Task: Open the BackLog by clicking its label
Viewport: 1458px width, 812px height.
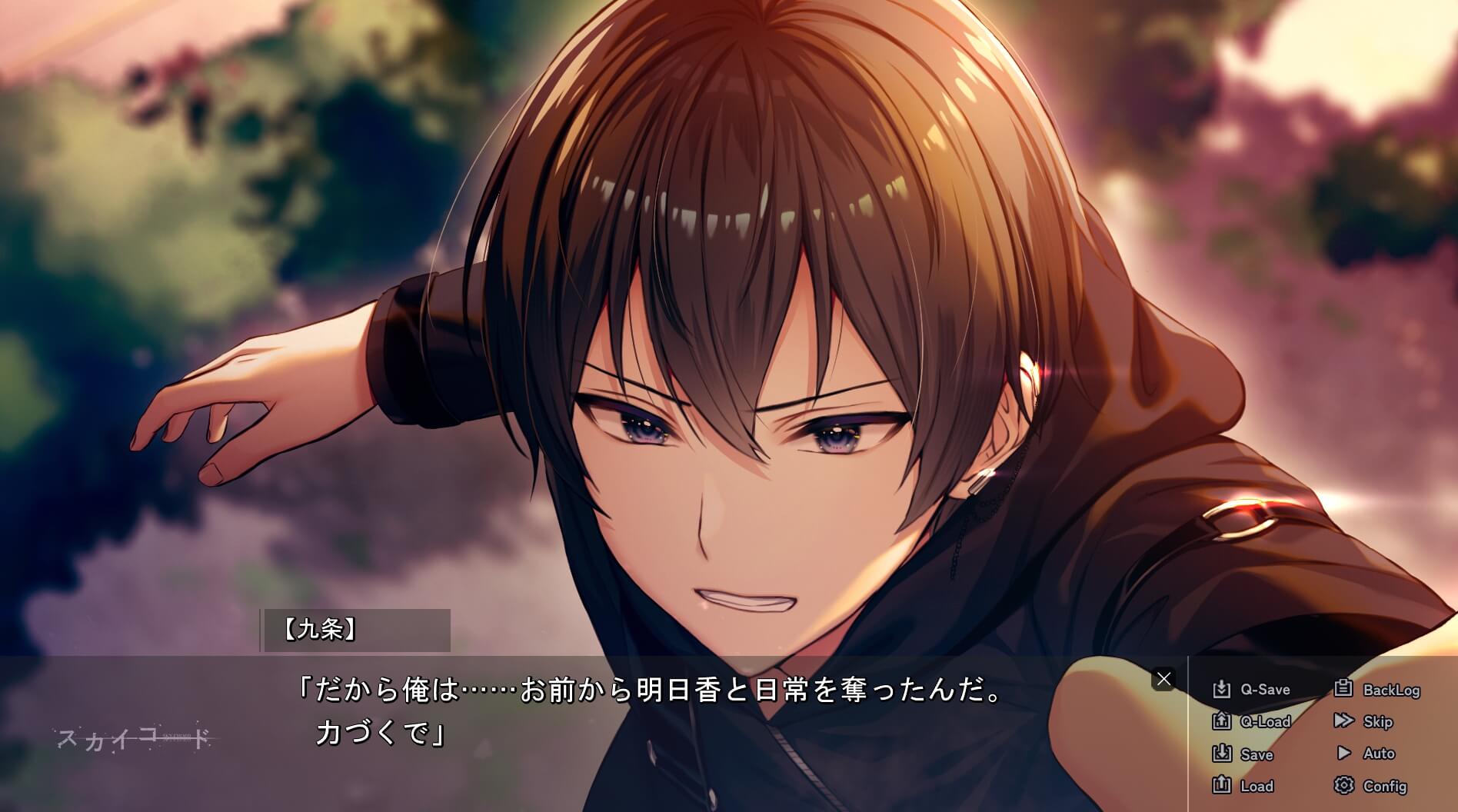Action: tap(1393, 690)
